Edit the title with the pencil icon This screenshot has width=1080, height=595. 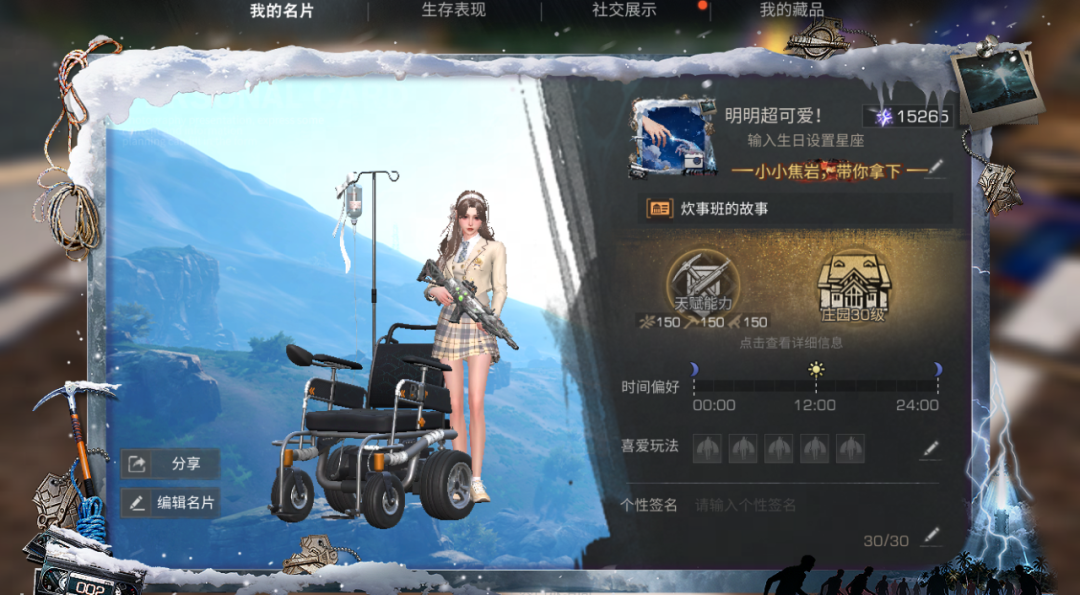936,168
